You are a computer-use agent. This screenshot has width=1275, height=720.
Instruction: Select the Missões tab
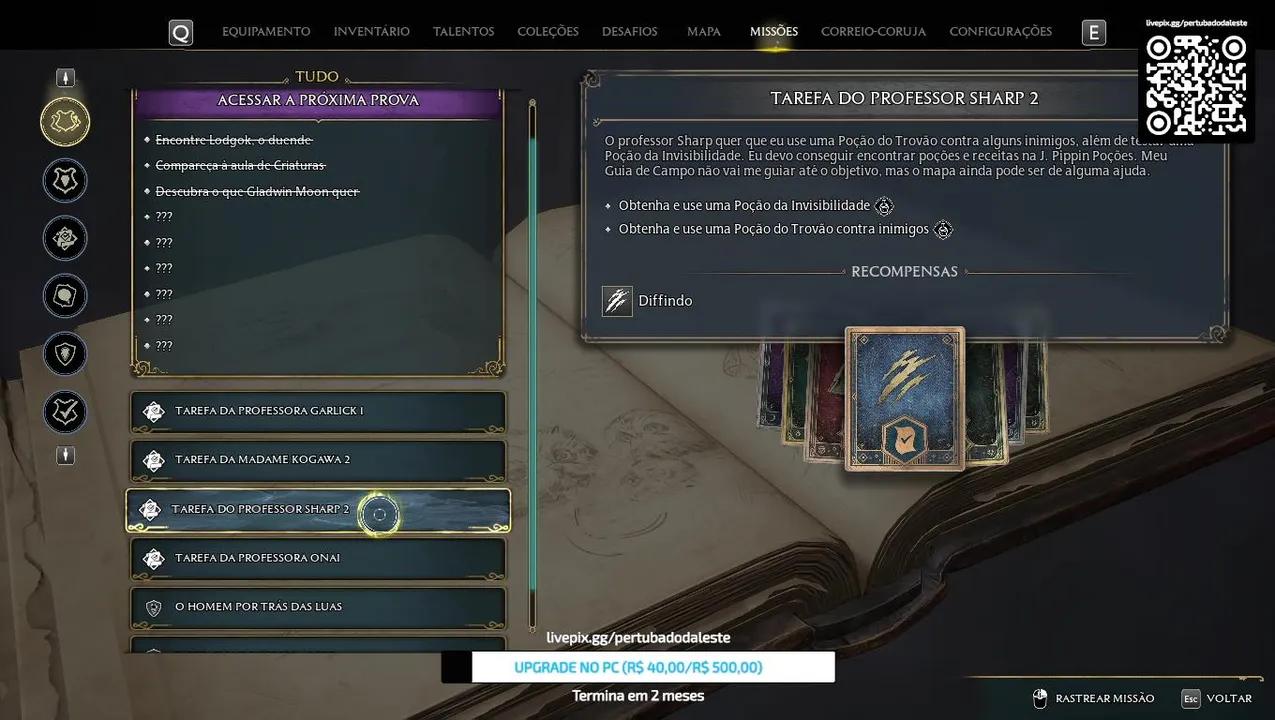point(774,32)
